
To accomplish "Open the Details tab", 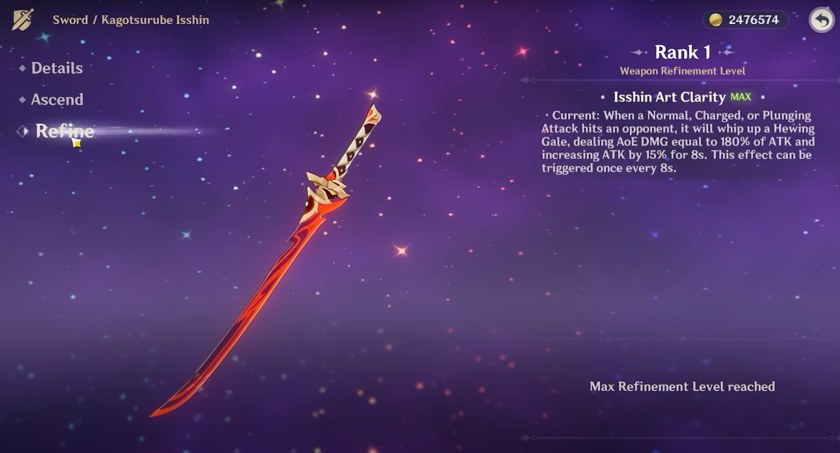I will (56, 68).
